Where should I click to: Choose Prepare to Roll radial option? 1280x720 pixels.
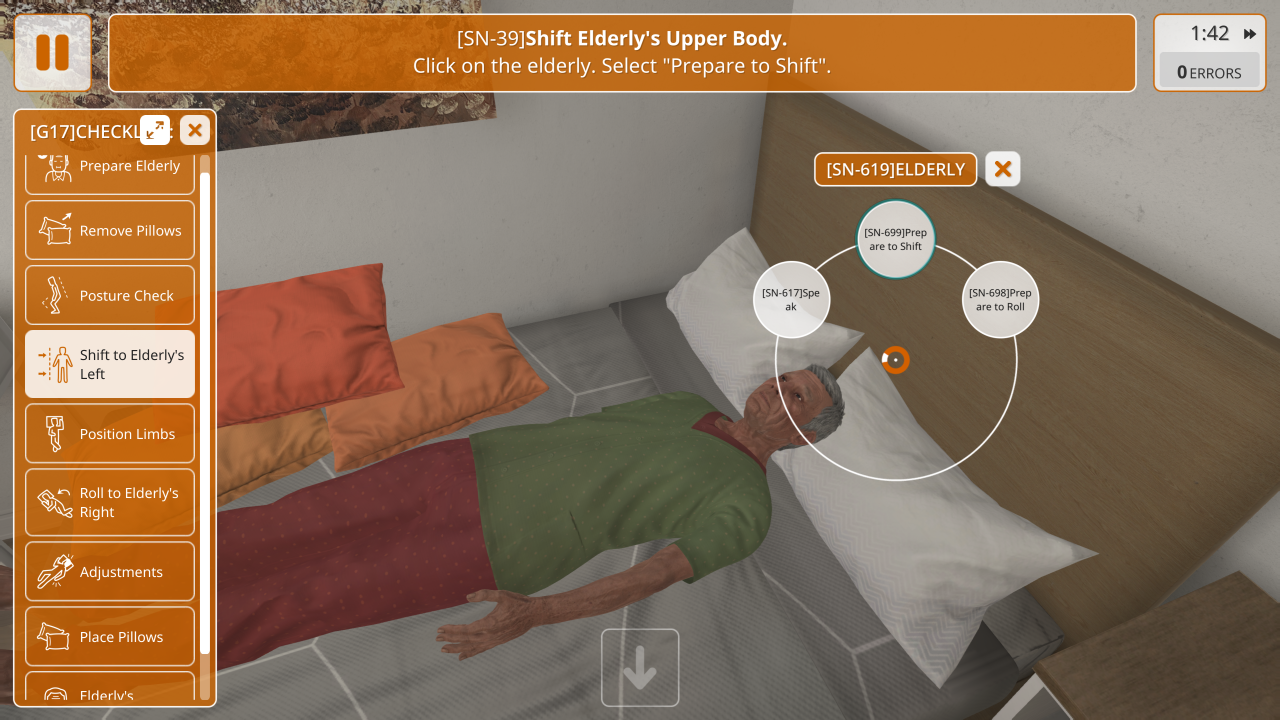coord(1000,299)
